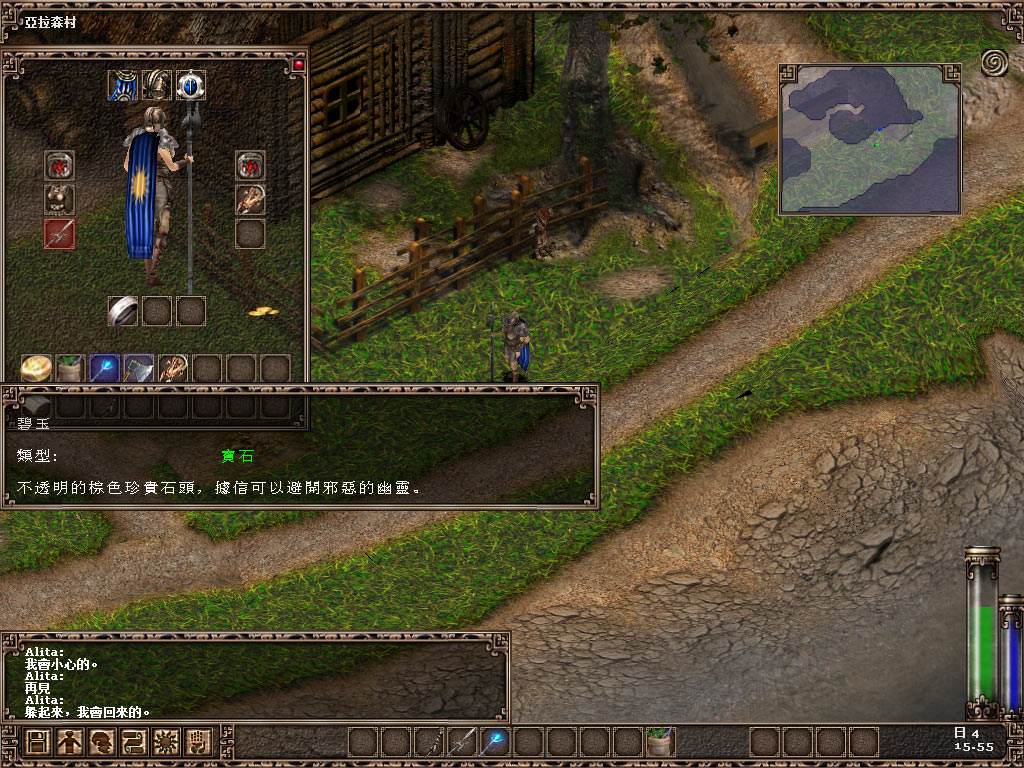
Task: Click the open hand icon button
Action: pyautogui.click(x=198, y=742)
